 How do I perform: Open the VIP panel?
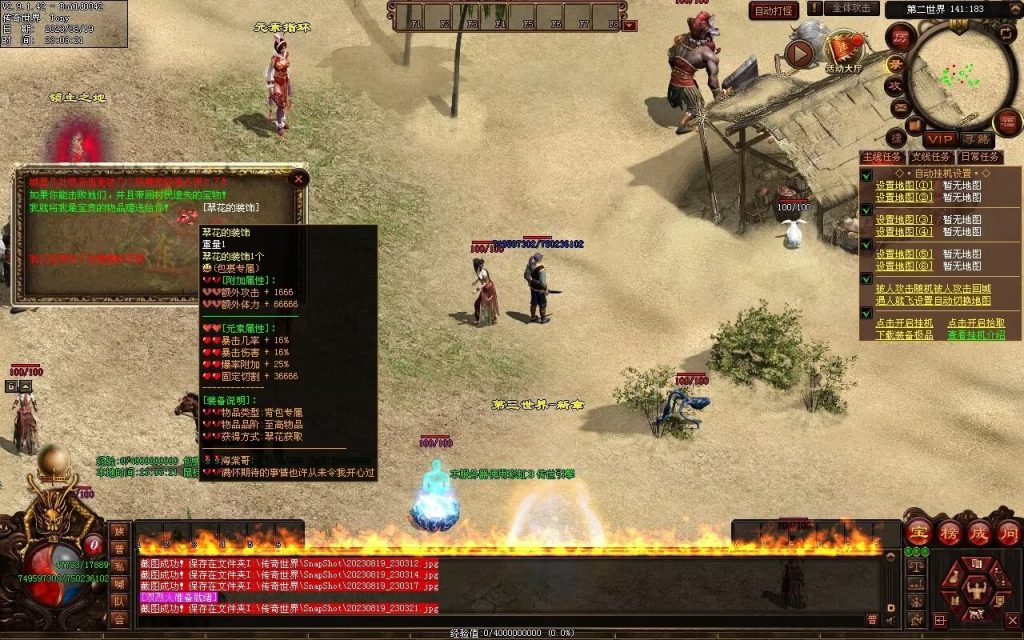[x=939, y=139]
